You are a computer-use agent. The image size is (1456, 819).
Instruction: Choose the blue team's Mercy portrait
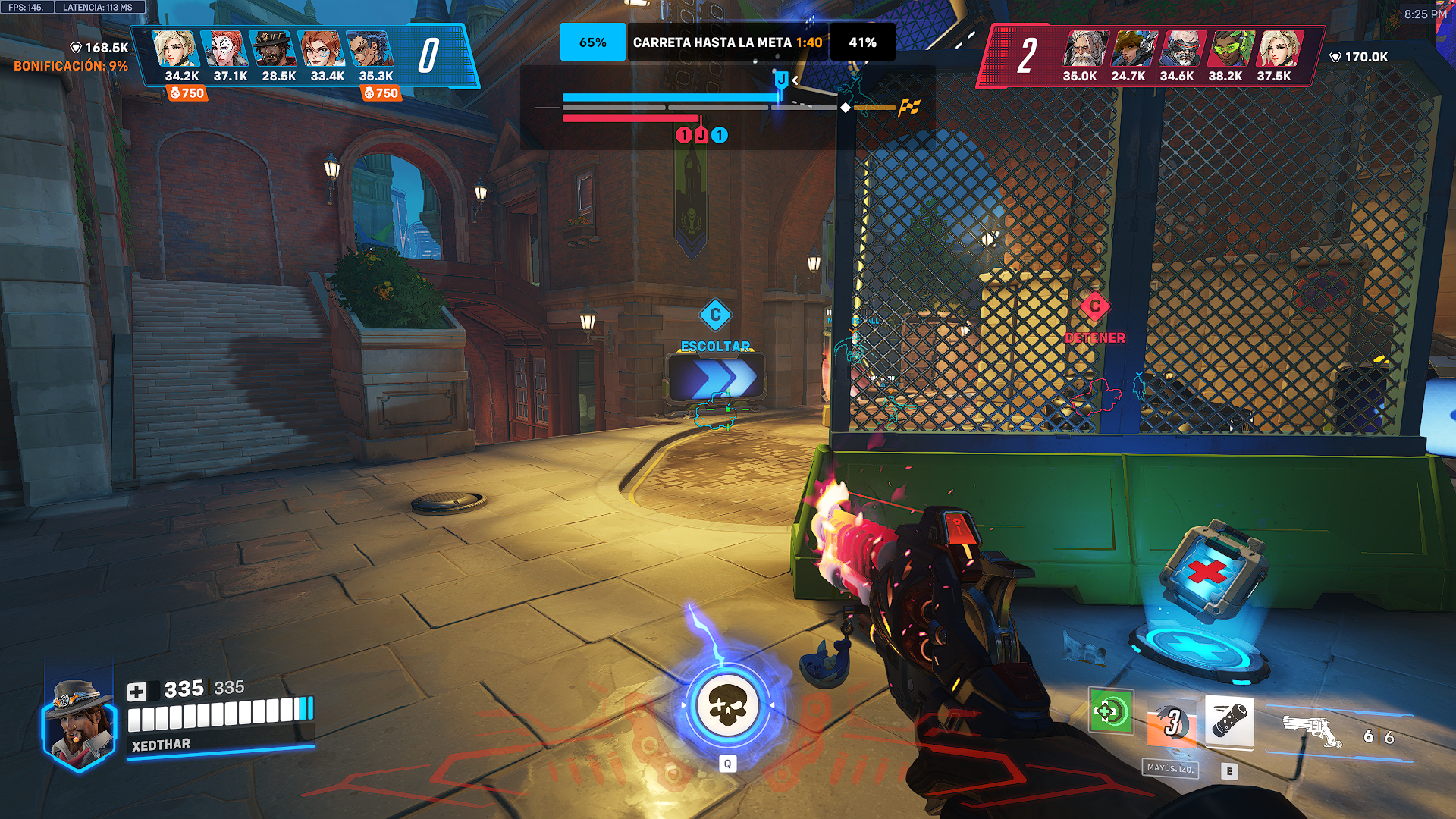(x=175, y=50)
